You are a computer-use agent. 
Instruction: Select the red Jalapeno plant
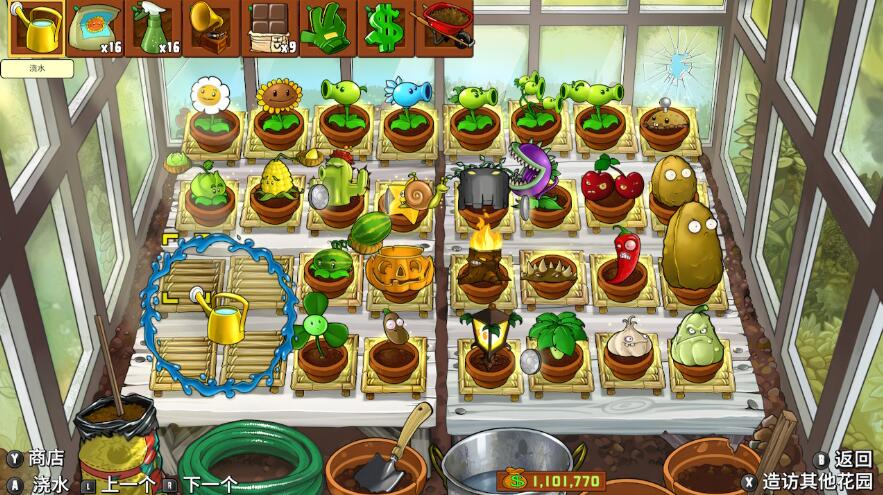(624, 257)
